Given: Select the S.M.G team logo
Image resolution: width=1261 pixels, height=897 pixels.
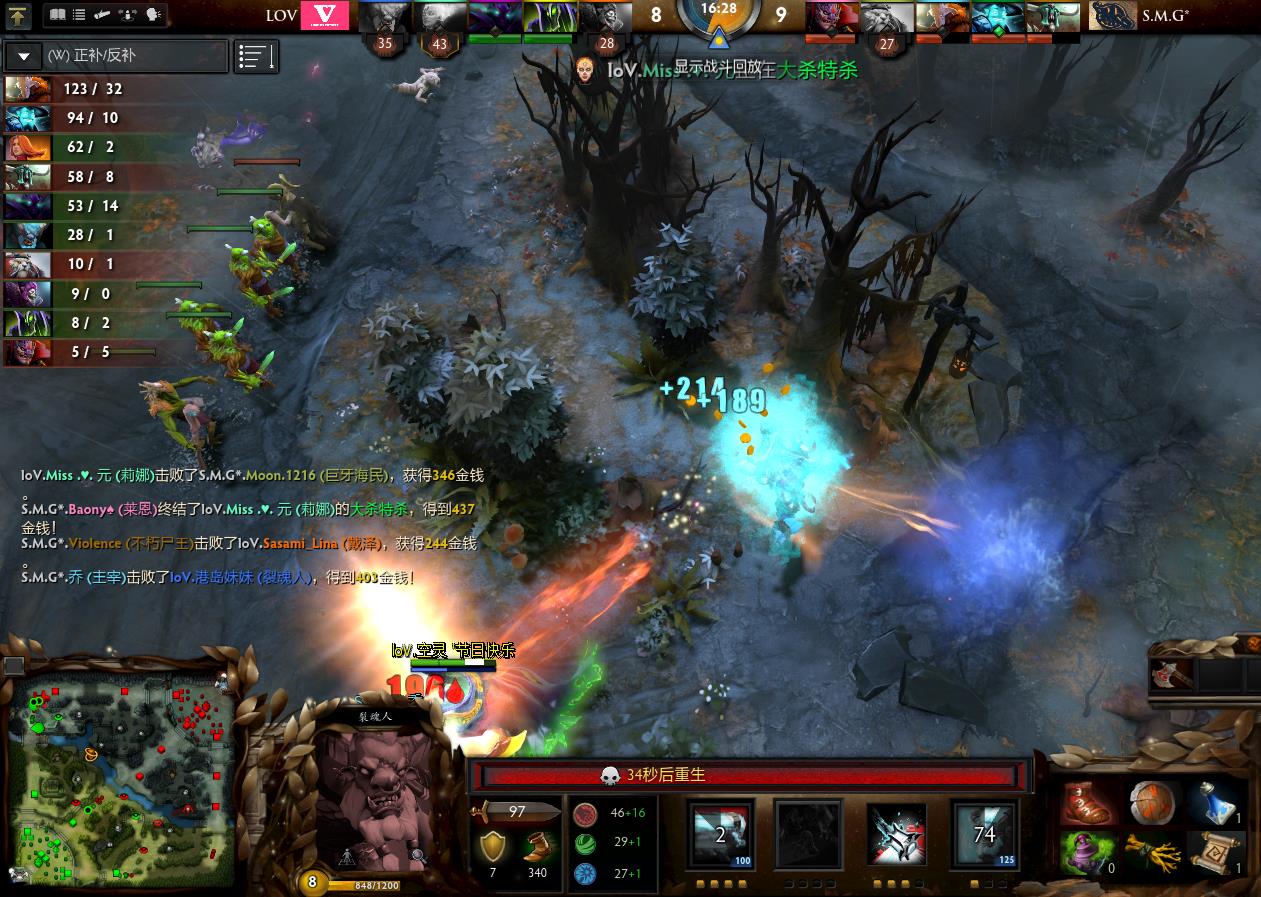Looking at the screenshot, I should pos(1112,16).
